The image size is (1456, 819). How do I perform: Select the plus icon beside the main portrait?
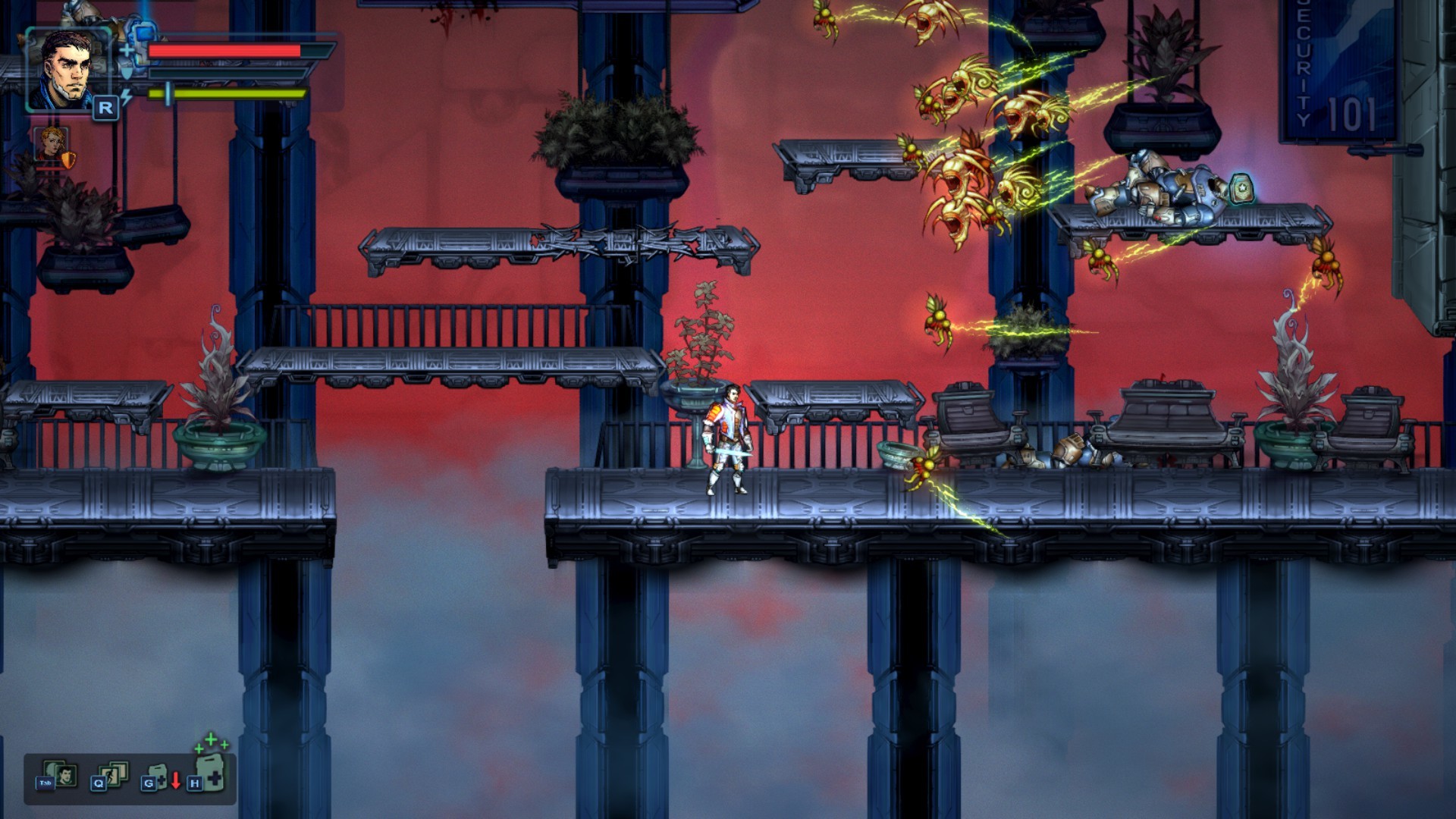point(127,50)
